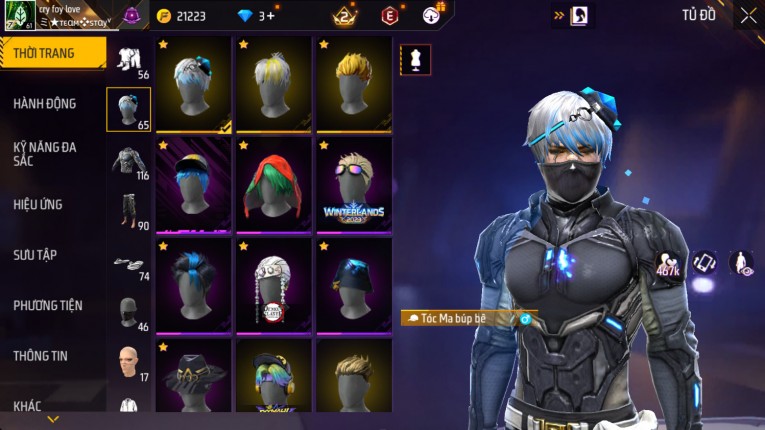The width and height of the screenshot is (765, 430).
Task: Choose the bald head category showing 17 items
Action: click(x=129, y=361)
